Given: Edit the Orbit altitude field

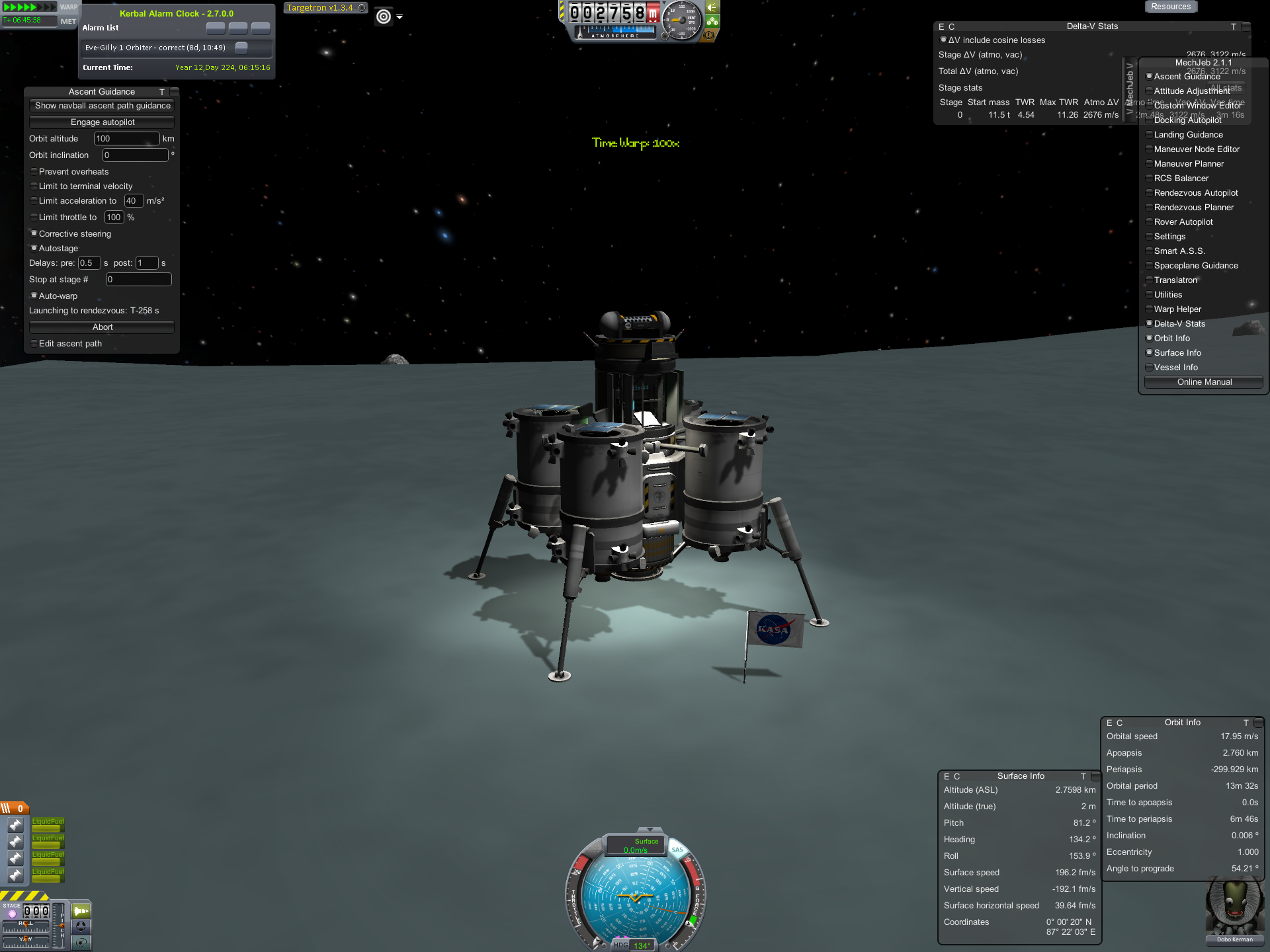Looking at the screenshot, I should 126,139.
